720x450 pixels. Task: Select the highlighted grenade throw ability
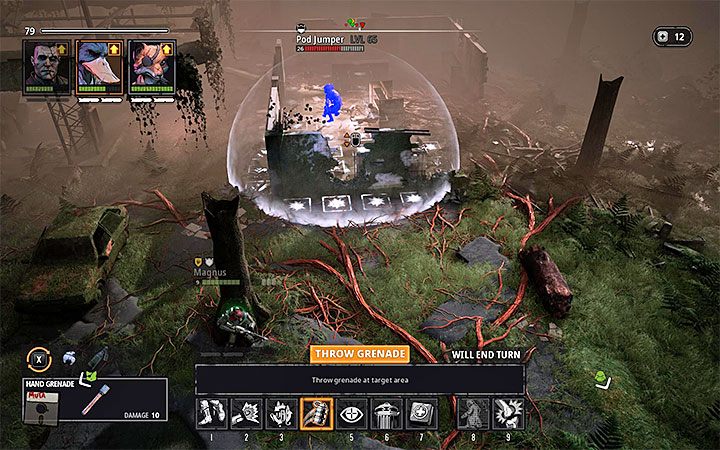click(317, 413)
